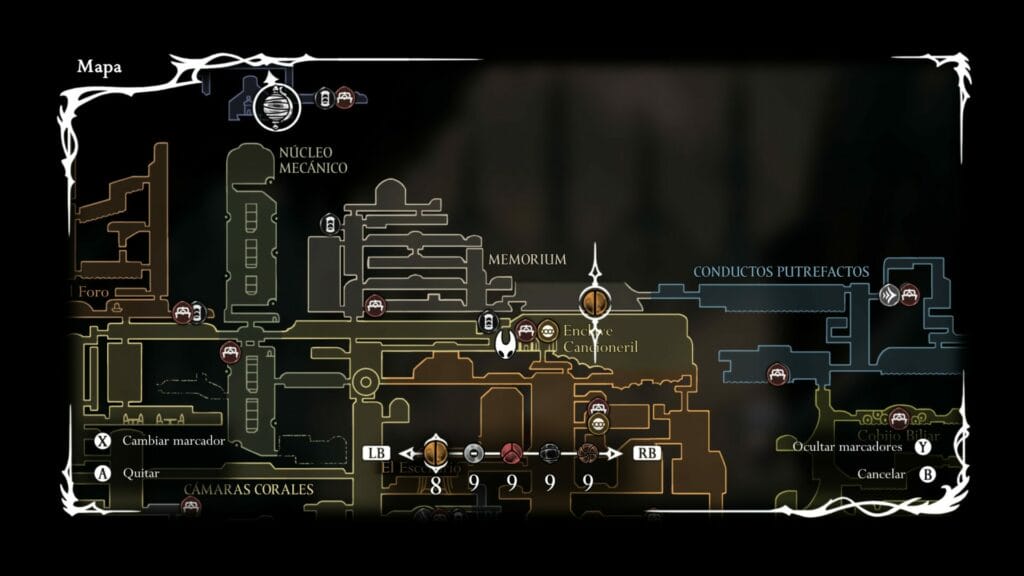The width and height of the screenshot is (1024, 576).
Task: Click Hornet's position icon on the map
Action: coord(507,343)
